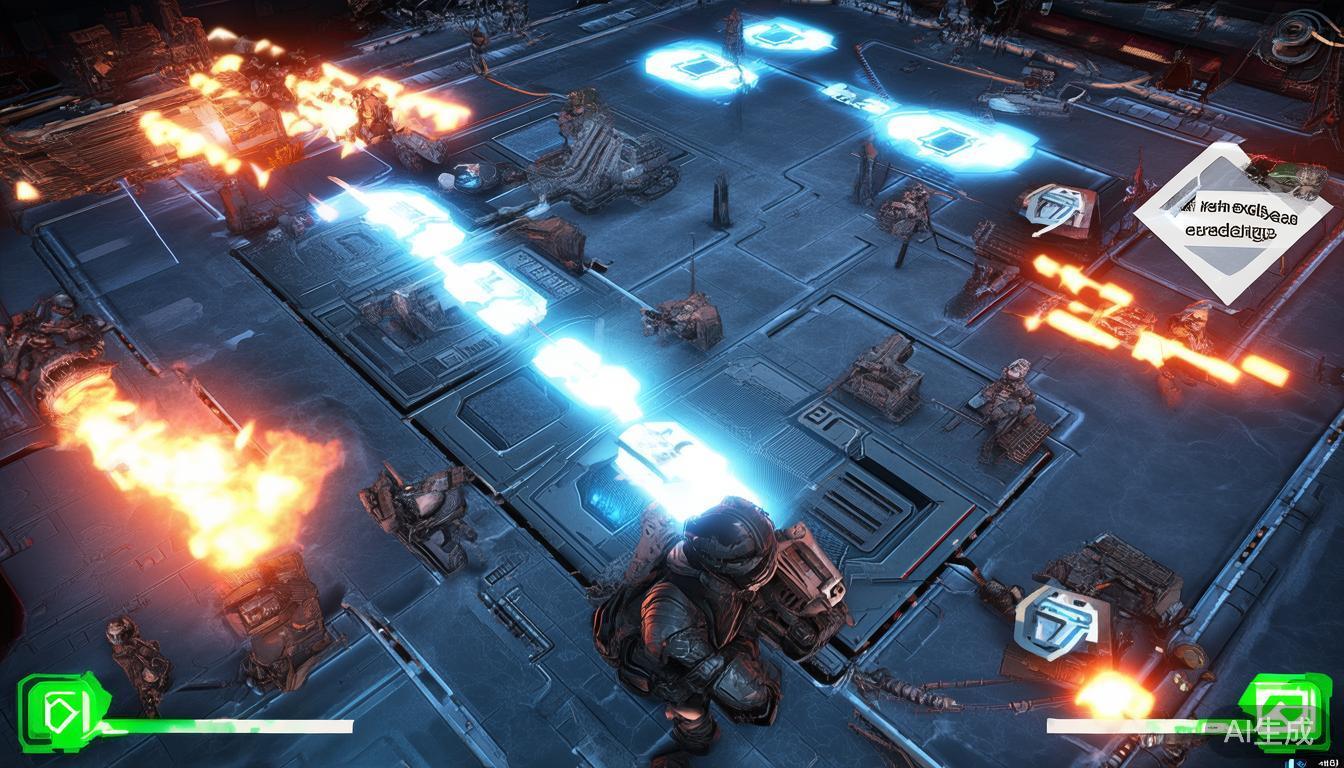Open the white diamond-shaped text panel
1344x768 pixels.
[1234, 222]
